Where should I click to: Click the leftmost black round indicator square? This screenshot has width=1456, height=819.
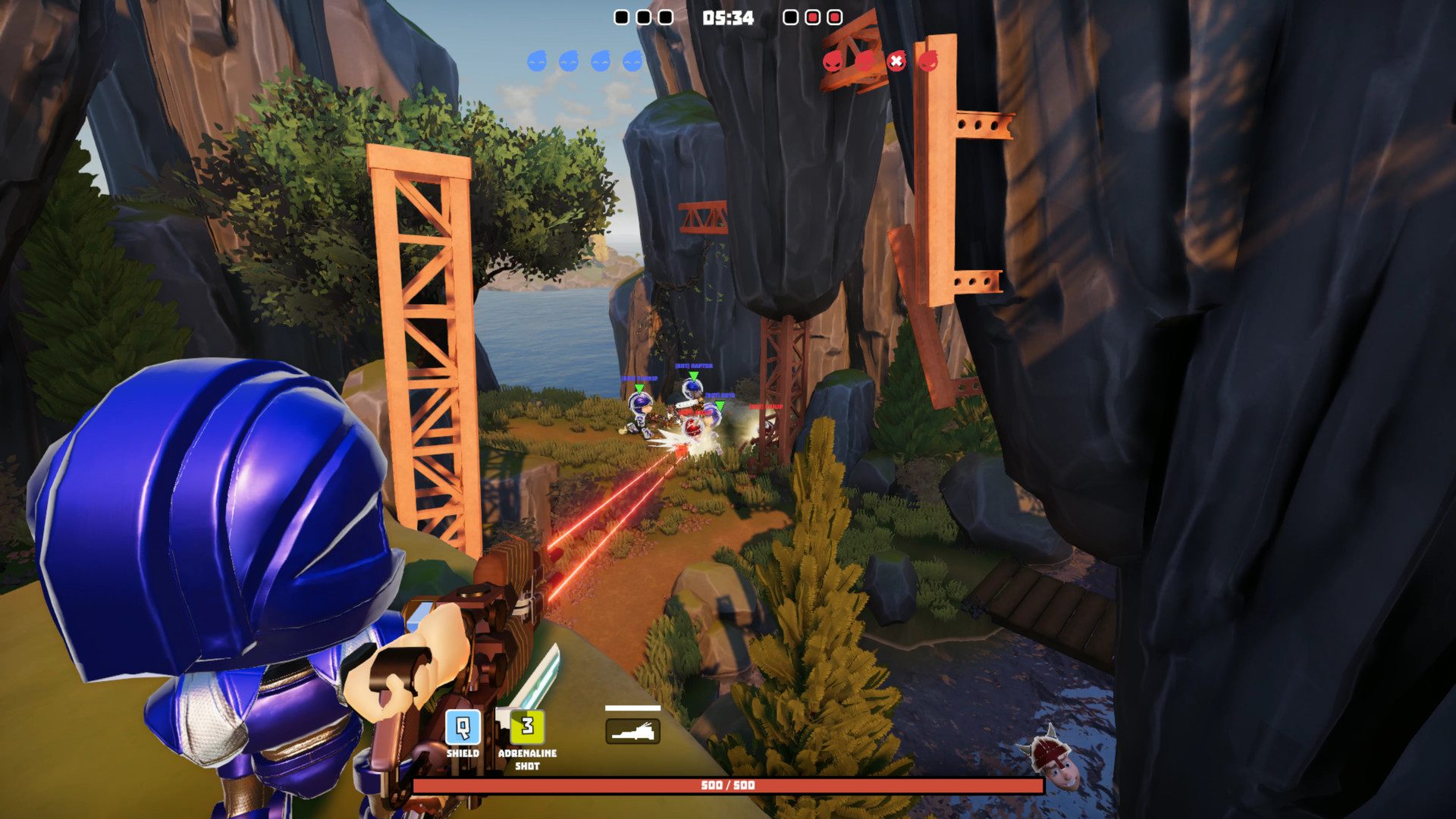(621, 16)
